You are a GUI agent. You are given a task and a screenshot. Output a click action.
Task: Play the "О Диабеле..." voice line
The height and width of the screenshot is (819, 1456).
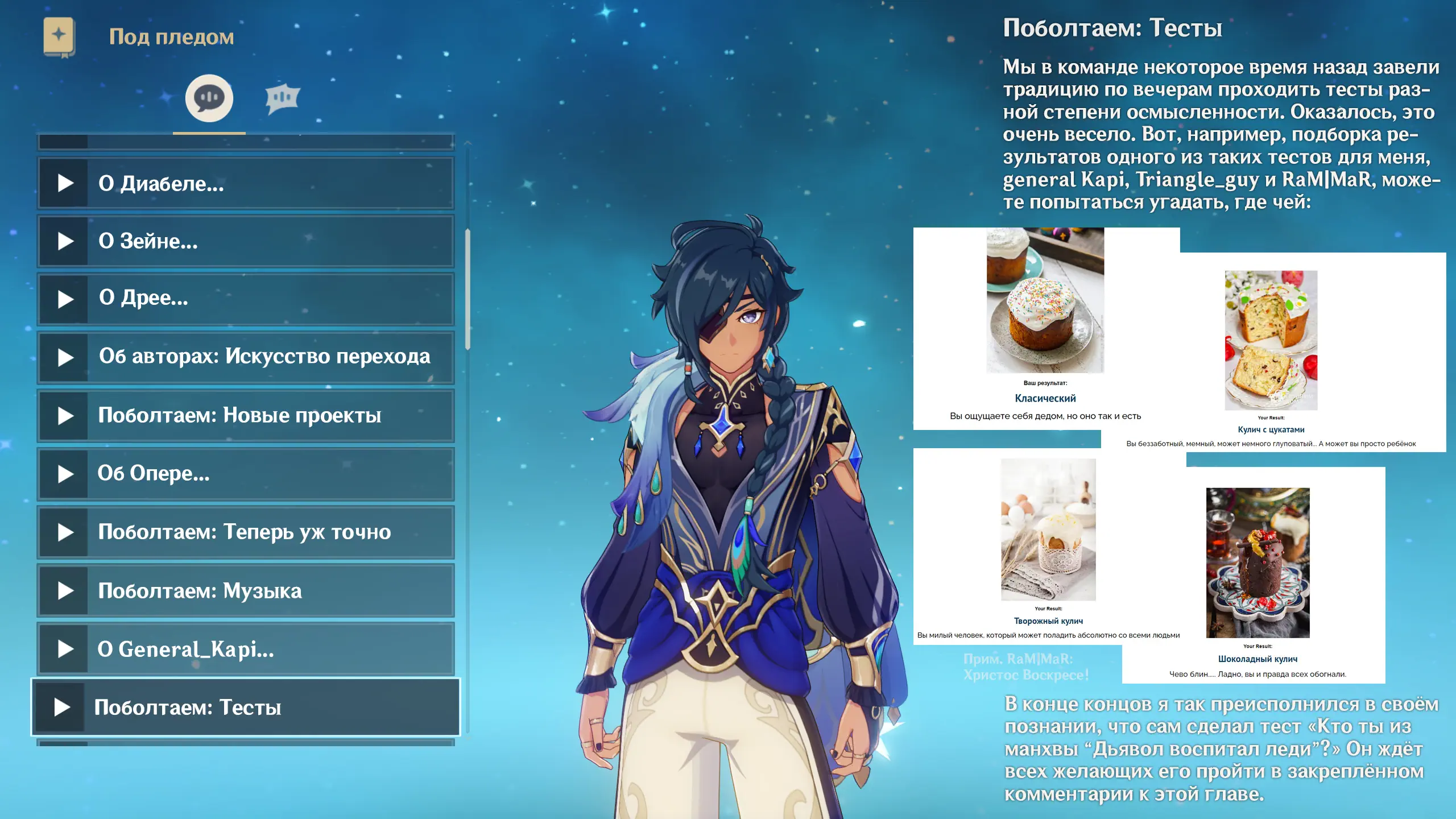(x=246, y=183)
